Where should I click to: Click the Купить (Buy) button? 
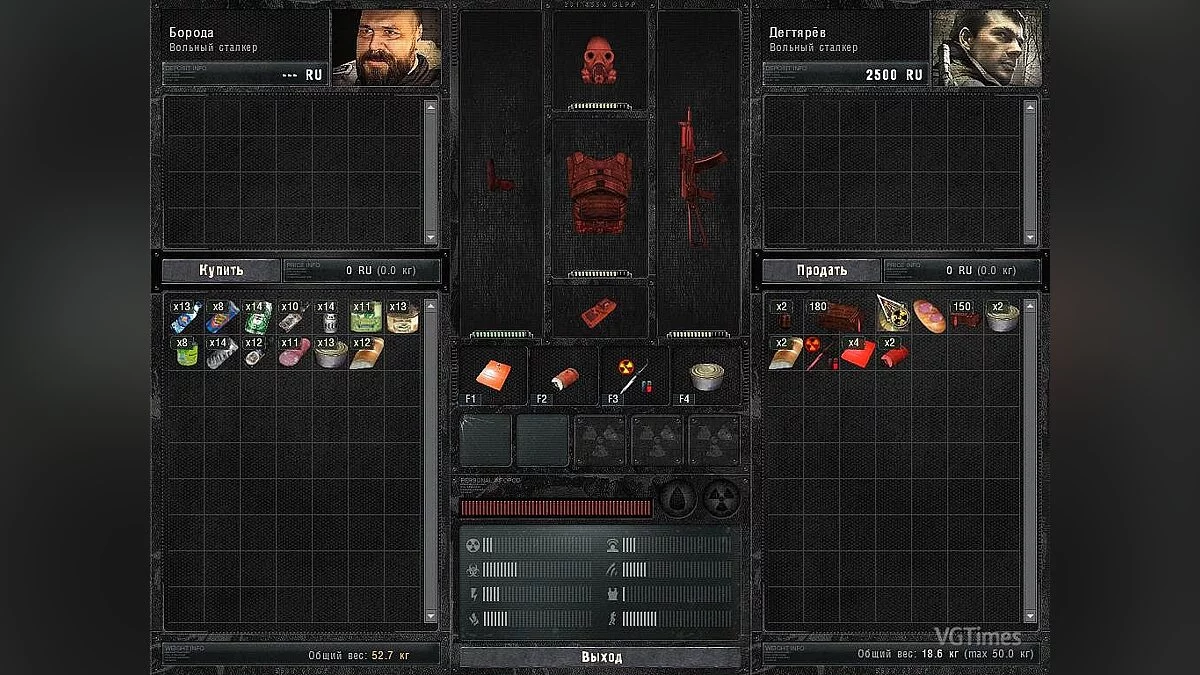tap(221, 270)
